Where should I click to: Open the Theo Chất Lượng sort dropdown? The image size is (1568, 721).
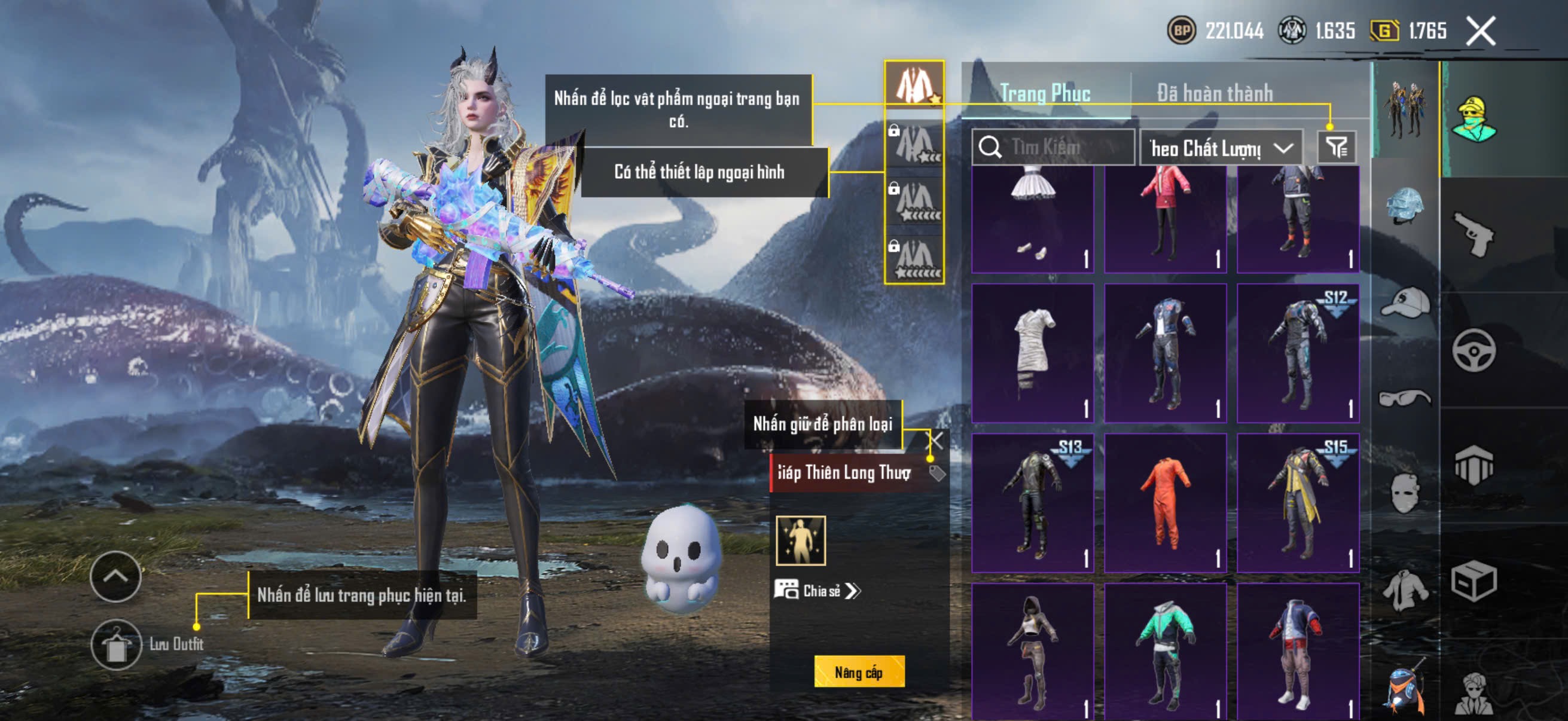tap(1221, 148)
